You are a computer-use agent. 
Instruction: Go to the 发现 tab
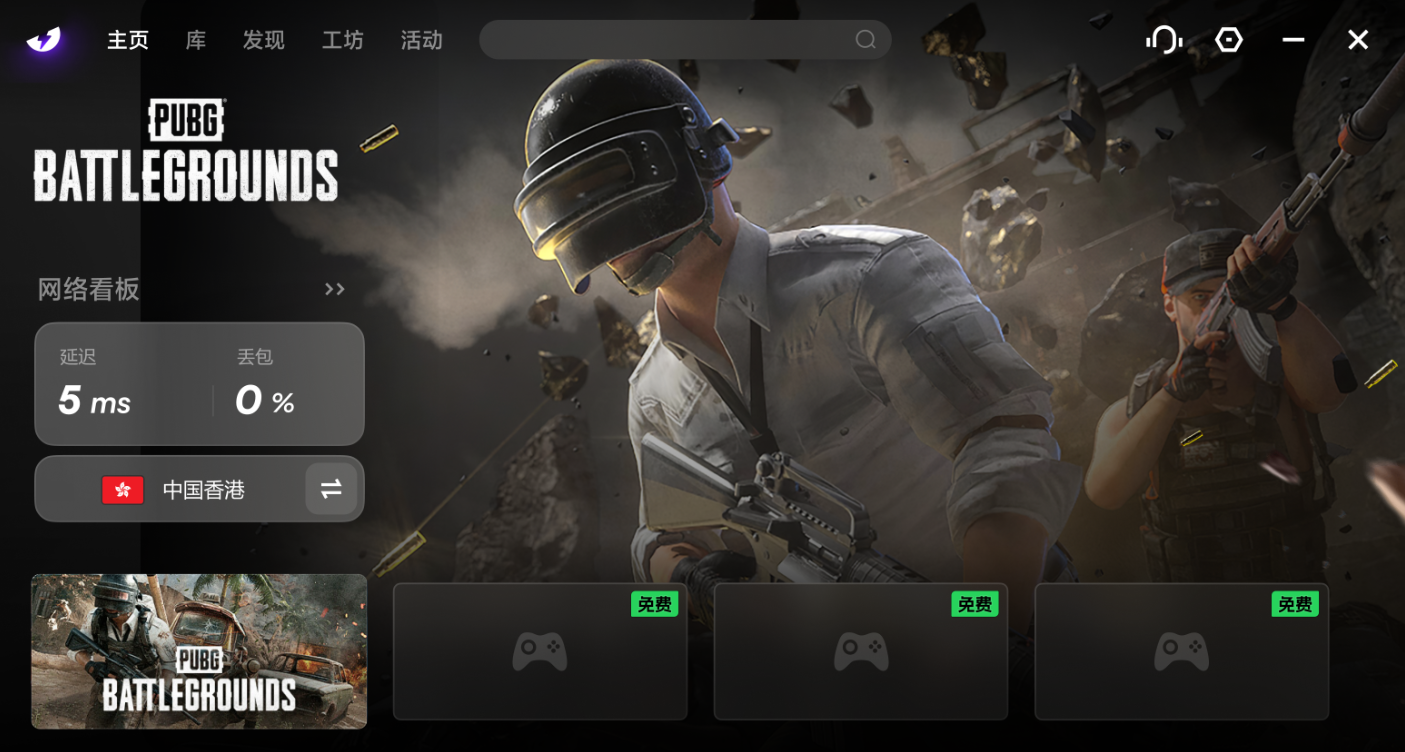264,40
